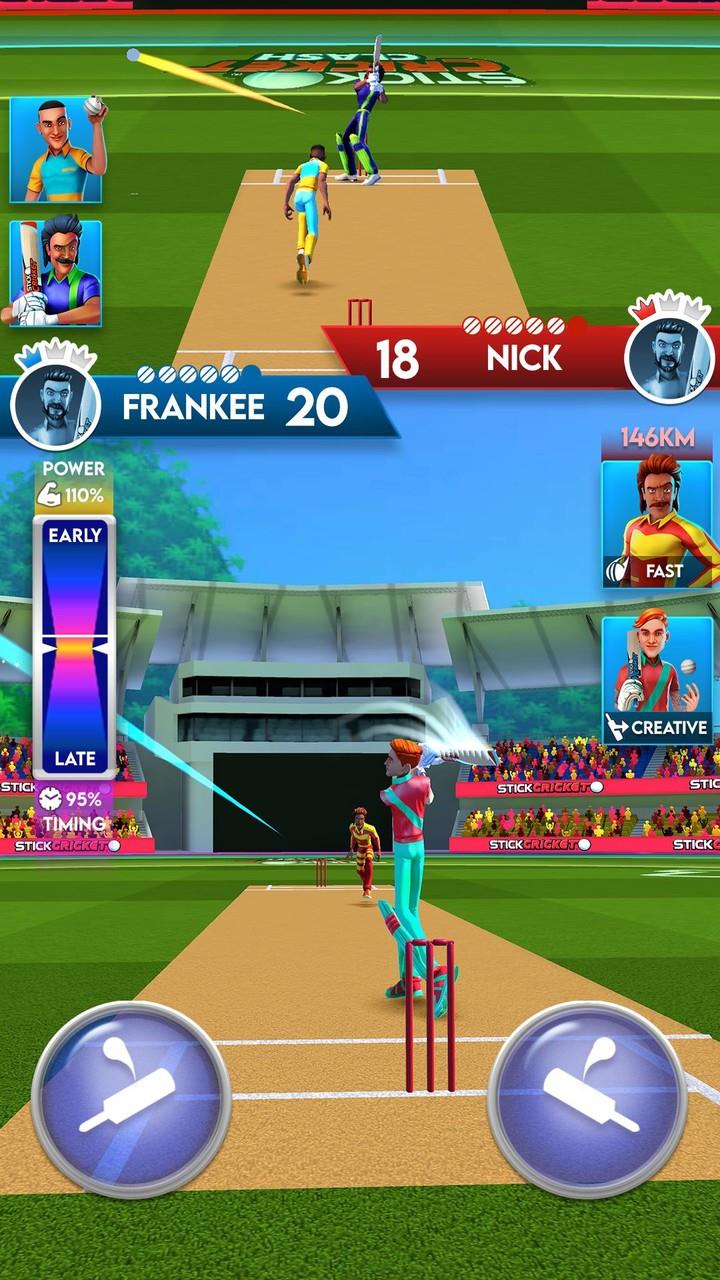Image resolution: width=720 pixels, height=1280 pixels.
Task: Select the CREATIVE batter card
Action: (658, 679)
